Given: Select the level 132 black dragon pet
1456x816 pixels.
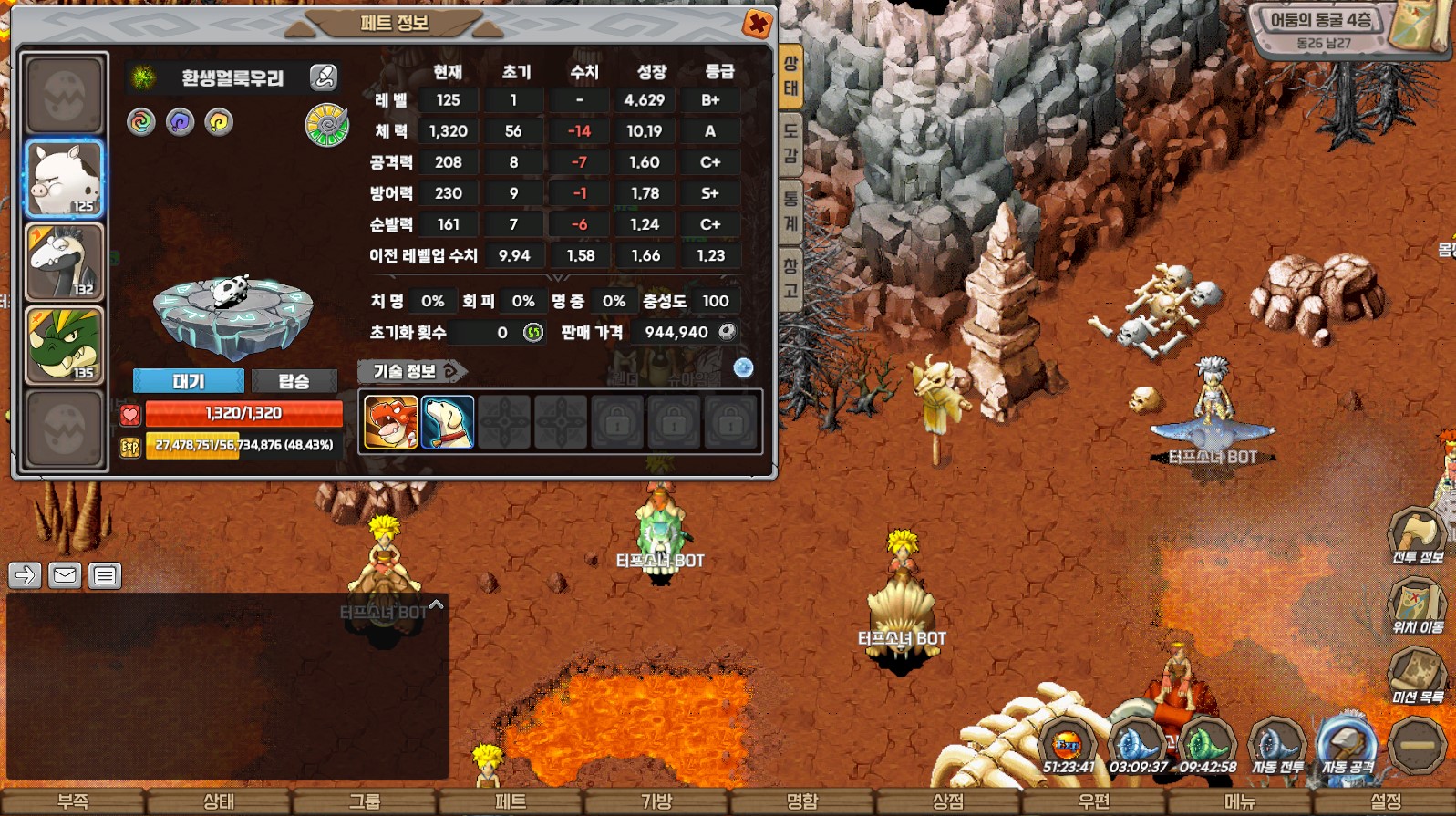Looking at the screenshot, I should click(64, 263).
